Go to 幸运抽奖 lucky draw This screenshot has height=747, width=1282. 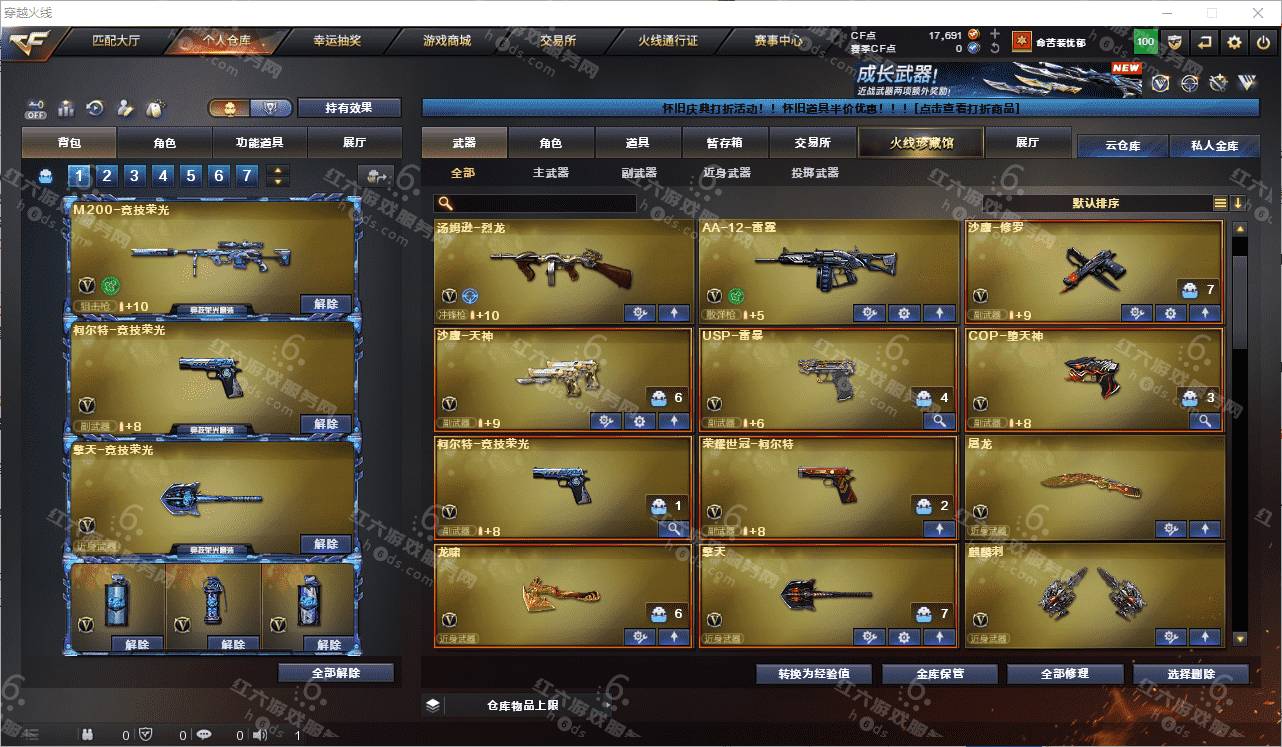click(x=337, y=41)
